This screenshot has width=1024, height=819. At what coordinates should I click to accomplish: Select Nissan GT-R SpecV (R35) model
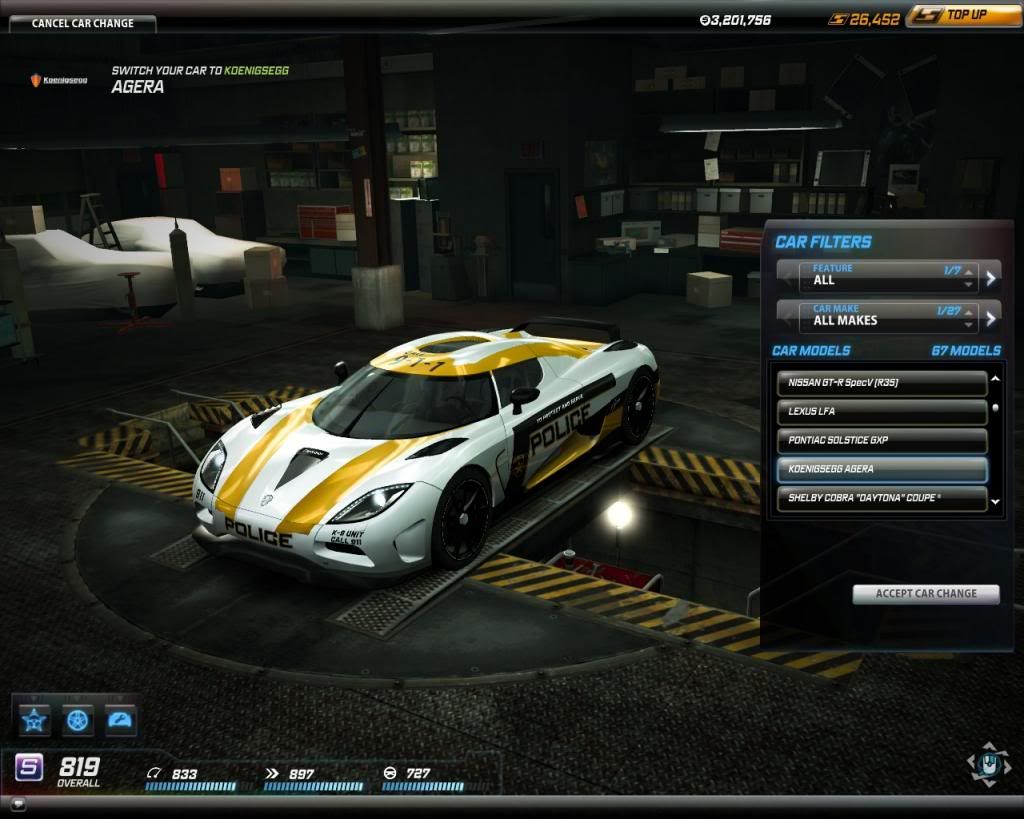click(x=882, y=383)
